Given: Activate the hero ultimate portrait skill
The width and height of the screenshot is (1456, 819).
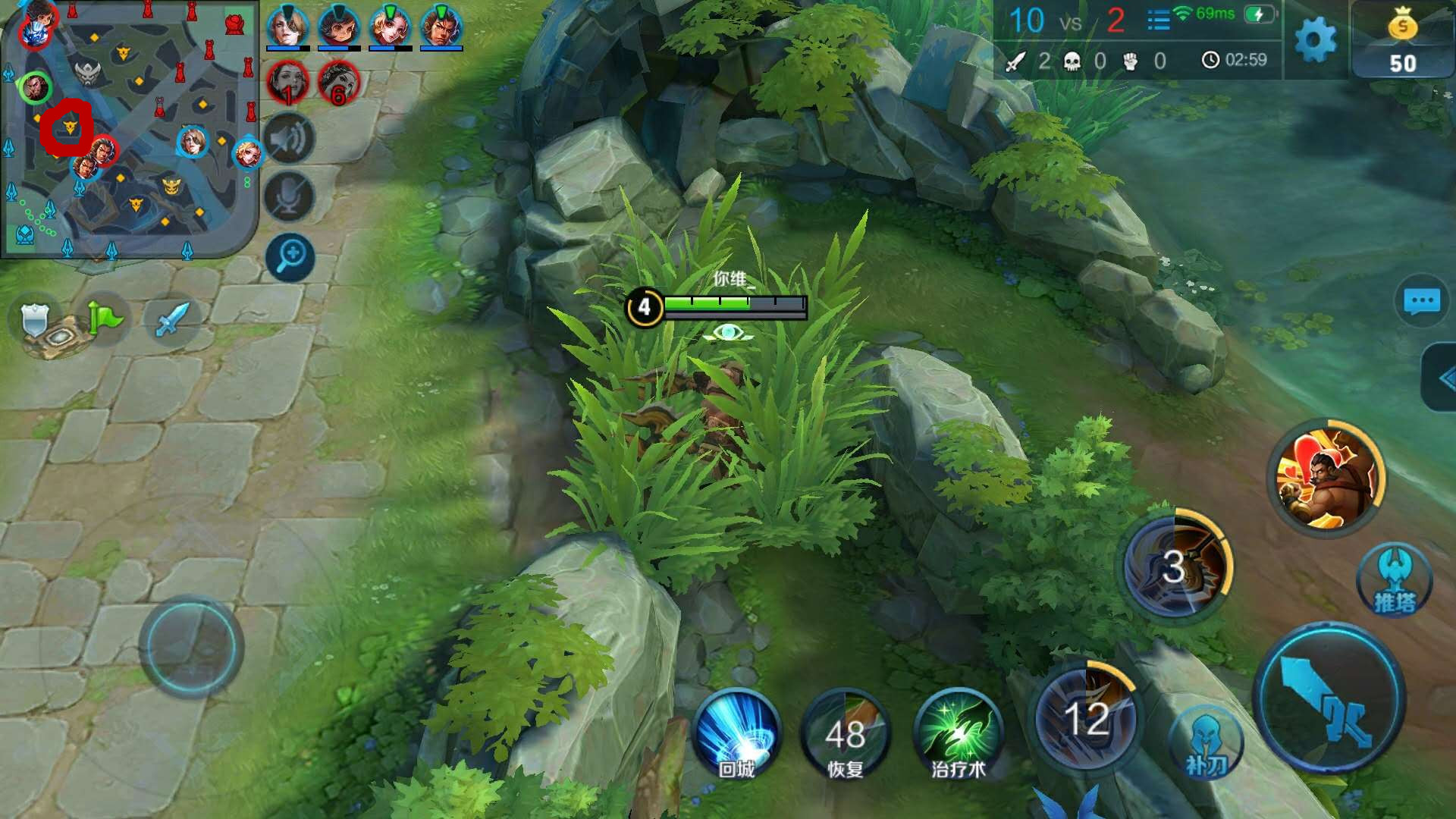Looking at the screenshot, I should 1326,476.
